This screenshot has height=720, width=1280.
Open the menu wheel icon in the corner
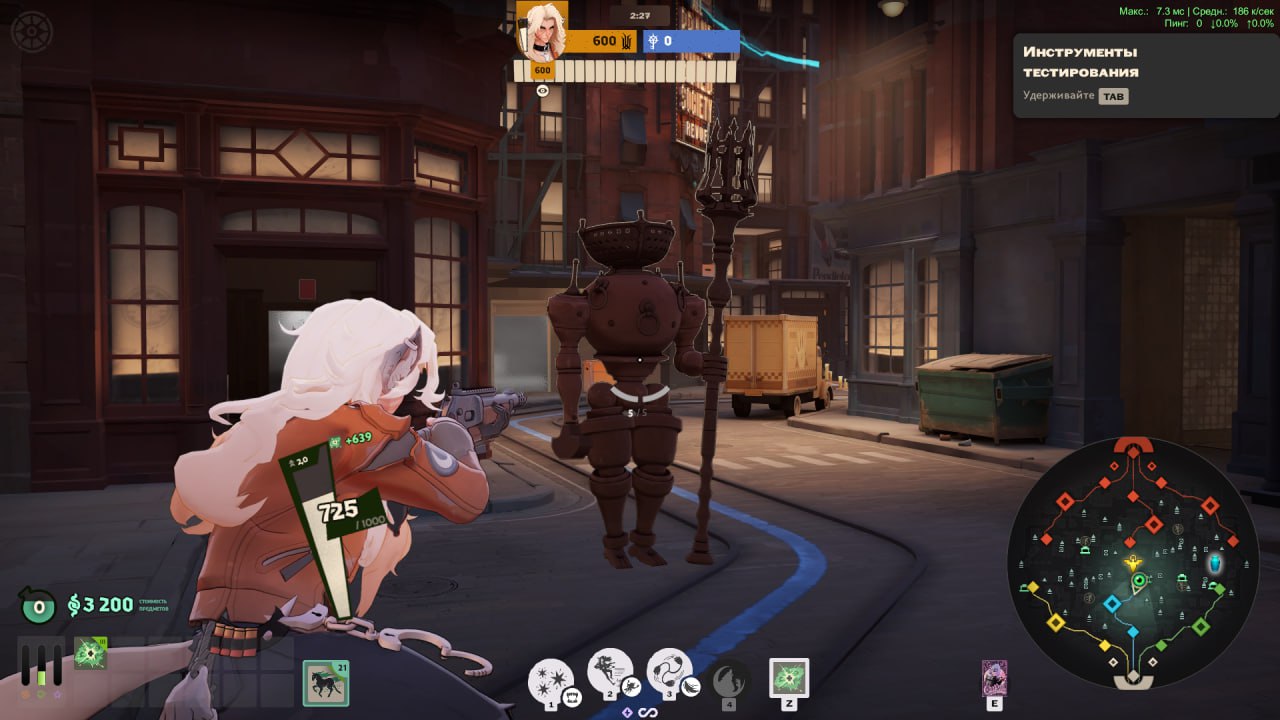click(x=30, y=31)
